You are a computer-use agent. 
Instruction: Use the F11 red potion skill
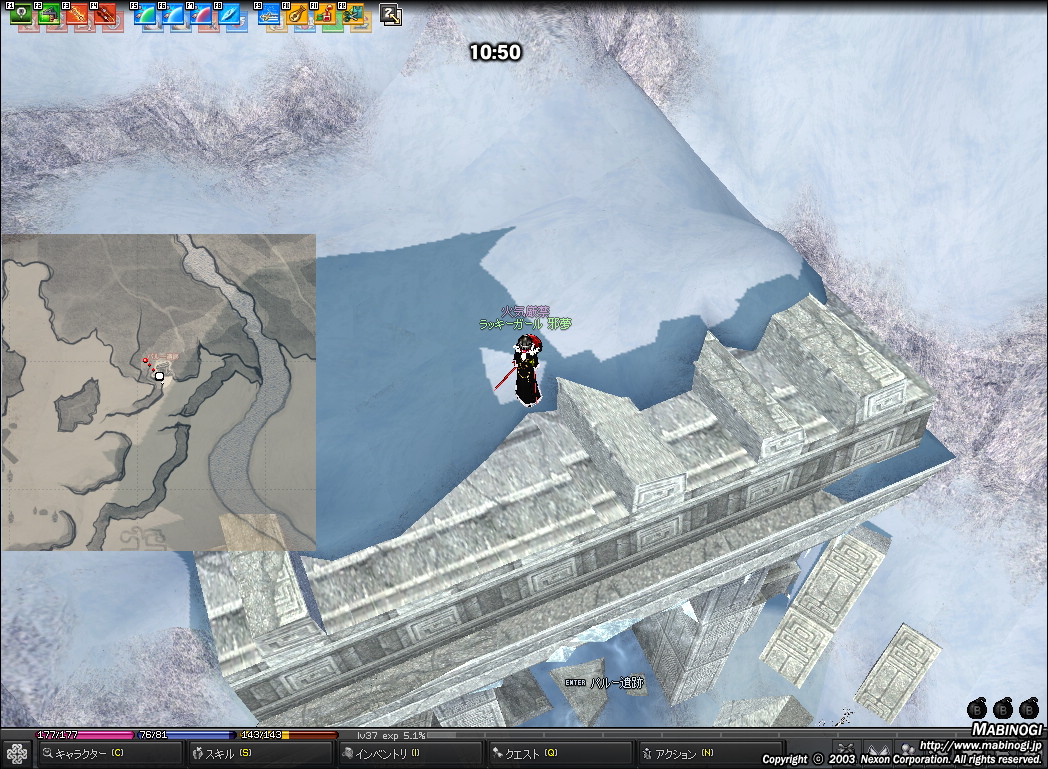pos(326,15)
